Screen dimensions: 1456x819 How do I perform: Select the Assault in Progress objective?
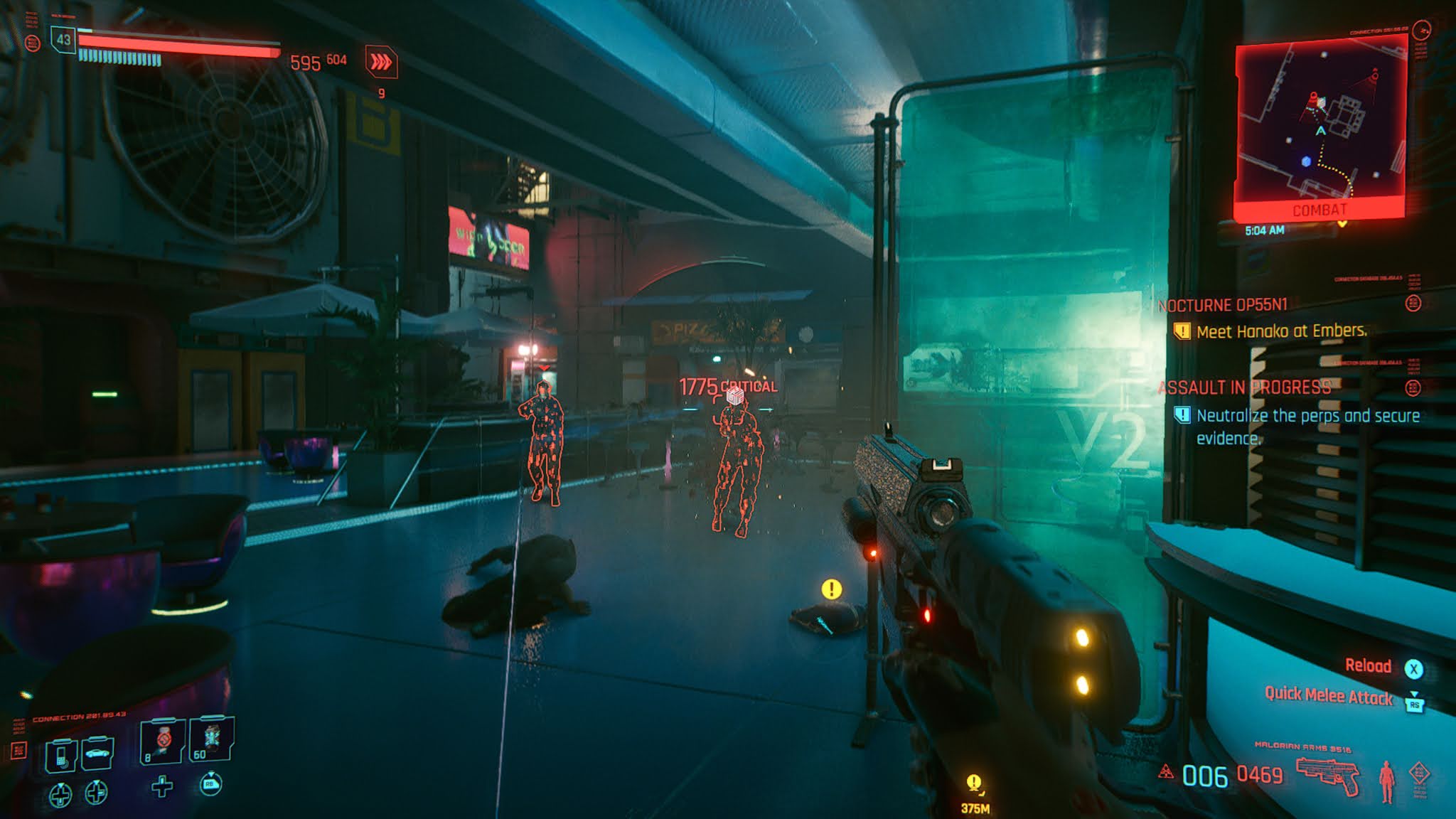tap(1244, 387)
